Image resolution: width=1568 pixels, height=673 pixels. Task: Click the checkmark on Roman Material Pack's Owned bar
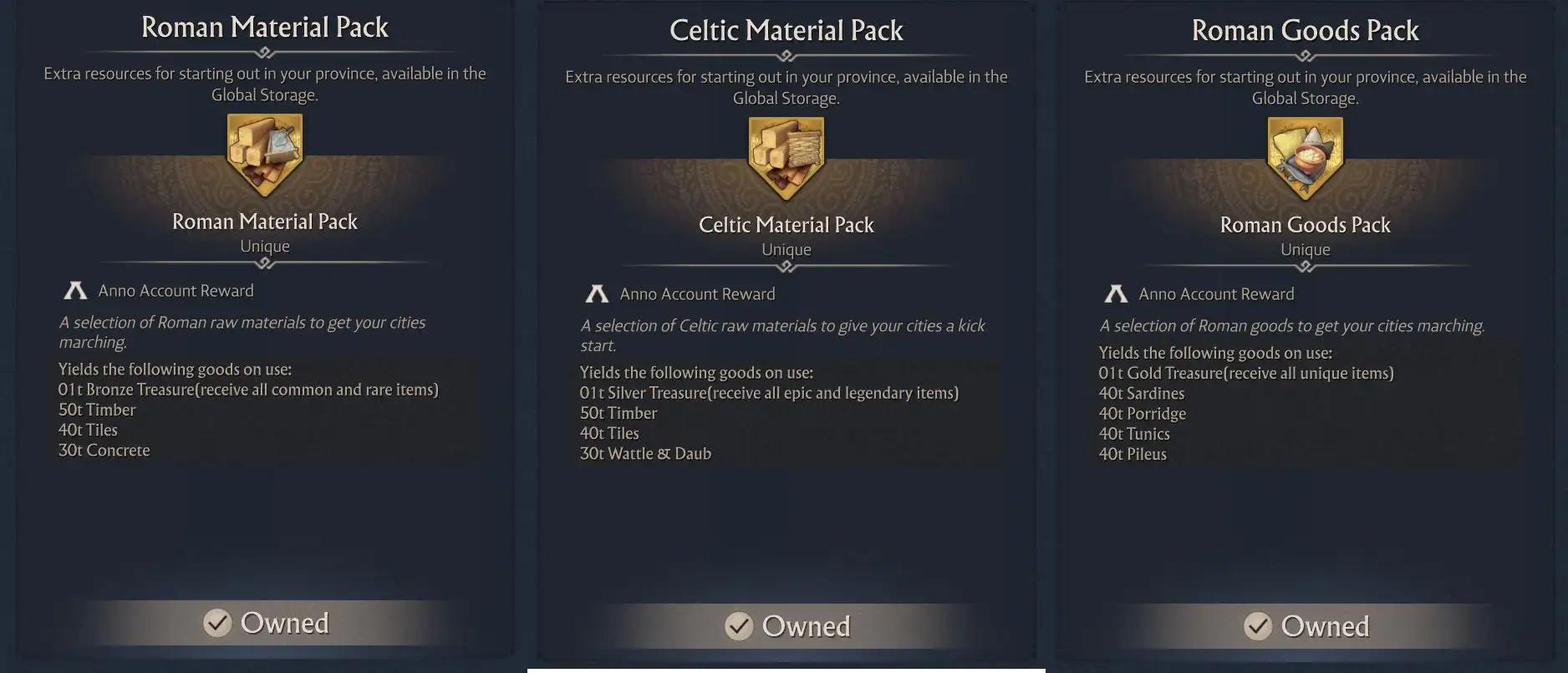coord(216,622)
